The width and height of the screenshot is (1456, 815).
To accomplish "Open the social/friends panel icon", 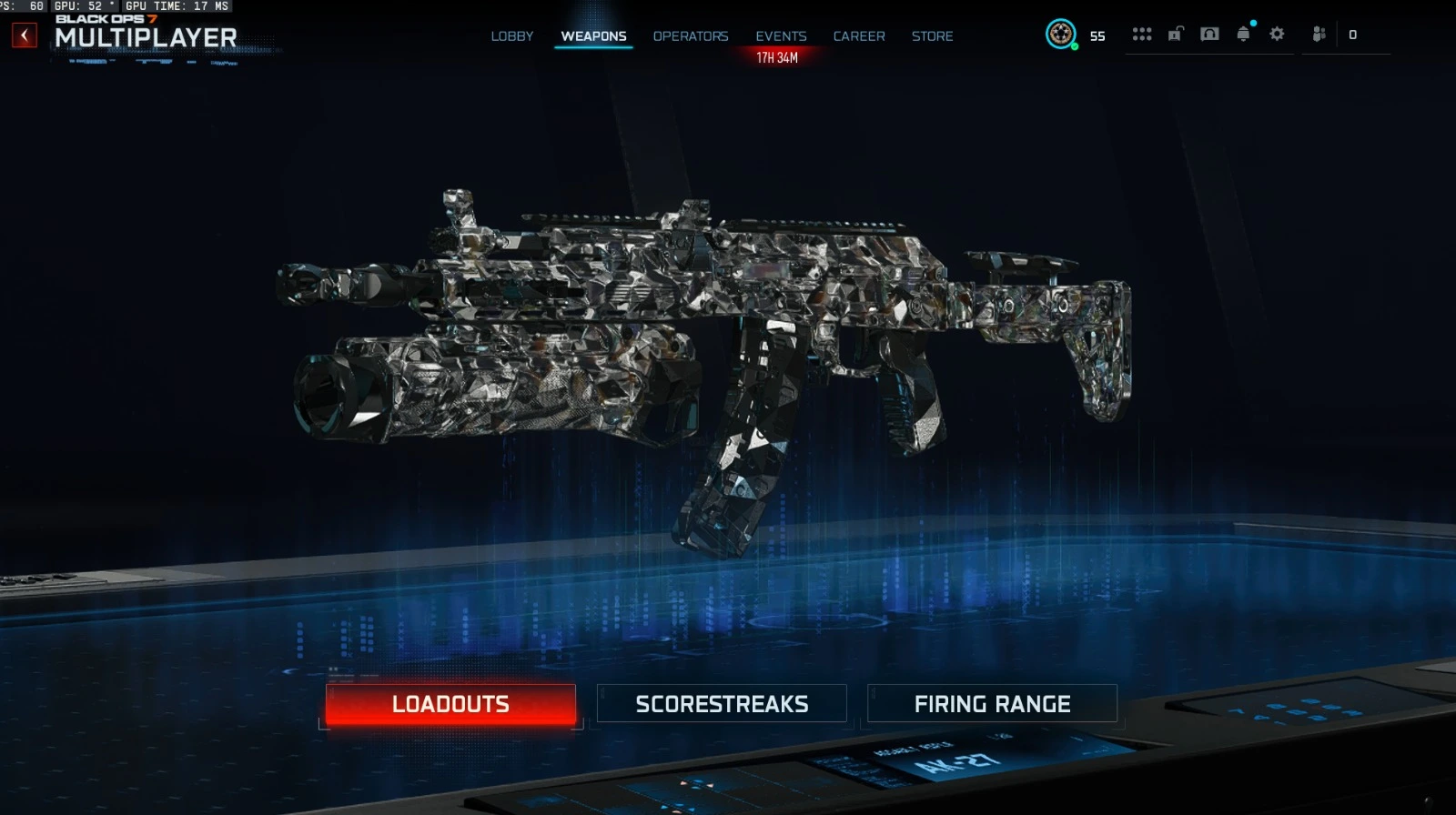I will point(1319,34).
